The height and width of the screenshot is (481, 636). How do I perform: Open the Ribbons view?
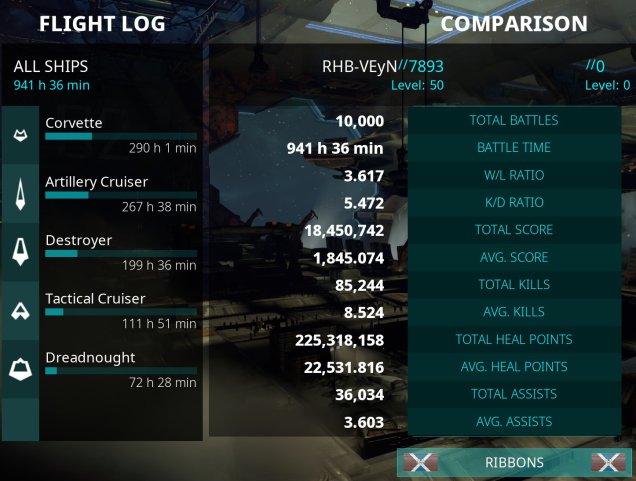514,462
